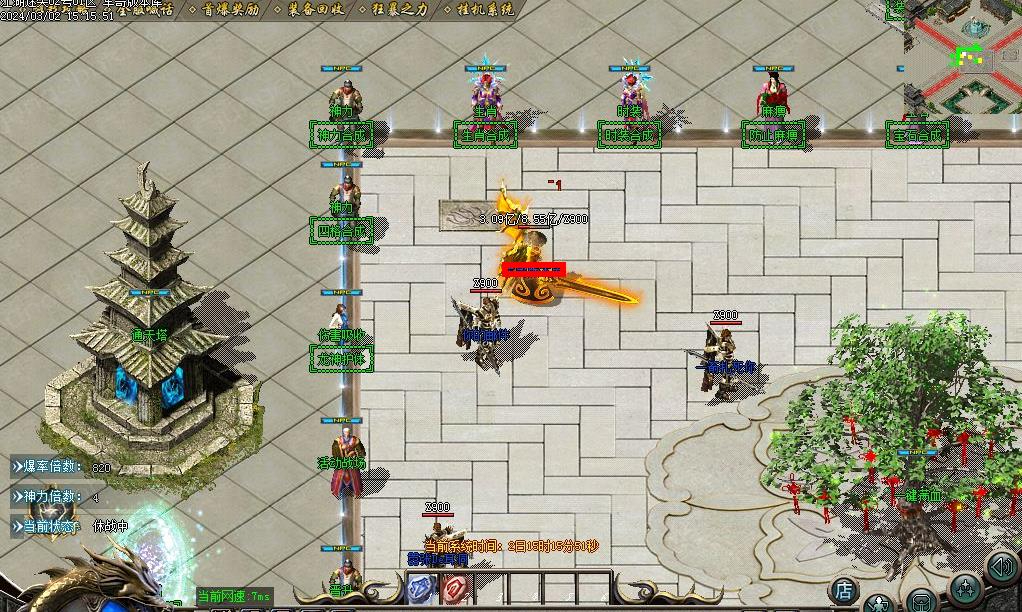The height and width of the screenshot is (612, 1022).
Task: Select the 狂暴之力 berserk power menu
Action: coord(394,9)
